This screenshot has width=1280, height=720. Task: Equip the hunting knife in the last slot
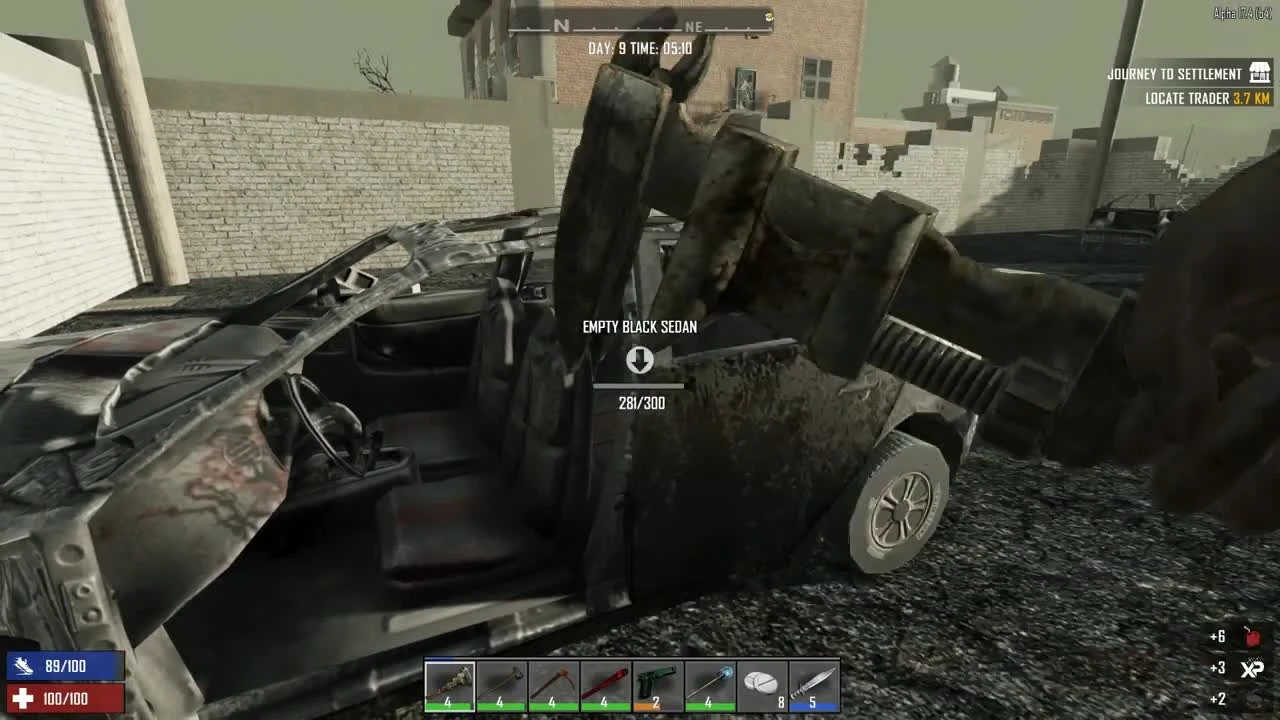point(814,685)
